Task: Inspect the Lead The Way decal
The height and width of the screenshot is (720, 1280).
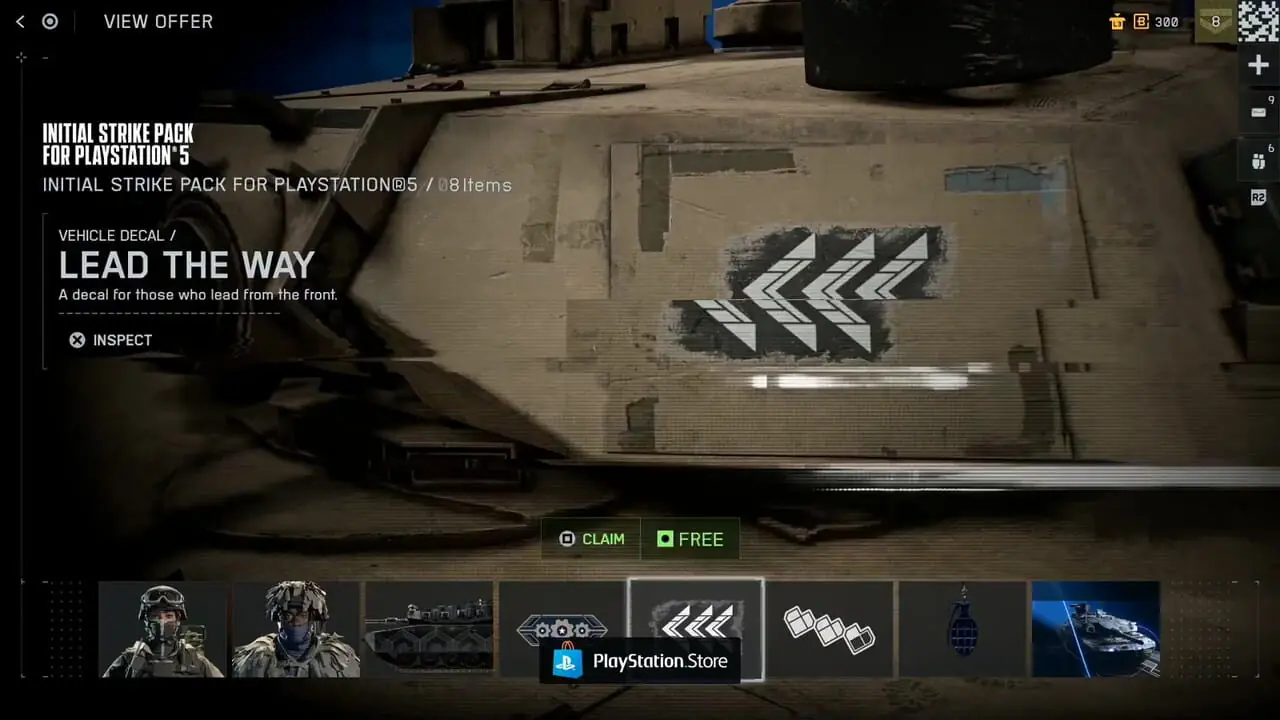Action: click(110, 340)
